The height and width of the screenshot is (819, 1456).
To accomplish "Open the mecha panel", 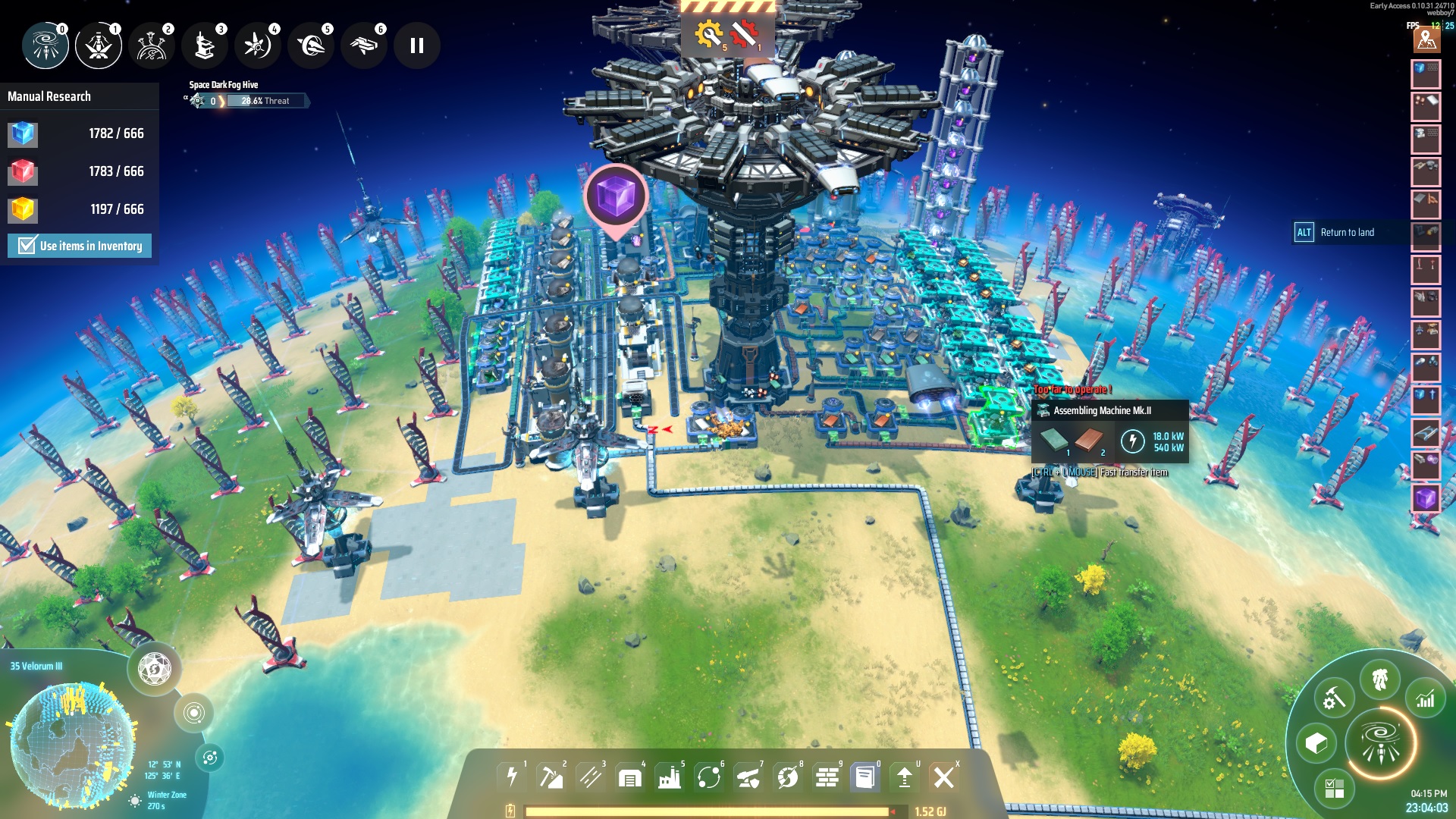I will (x=1380, y=679).
